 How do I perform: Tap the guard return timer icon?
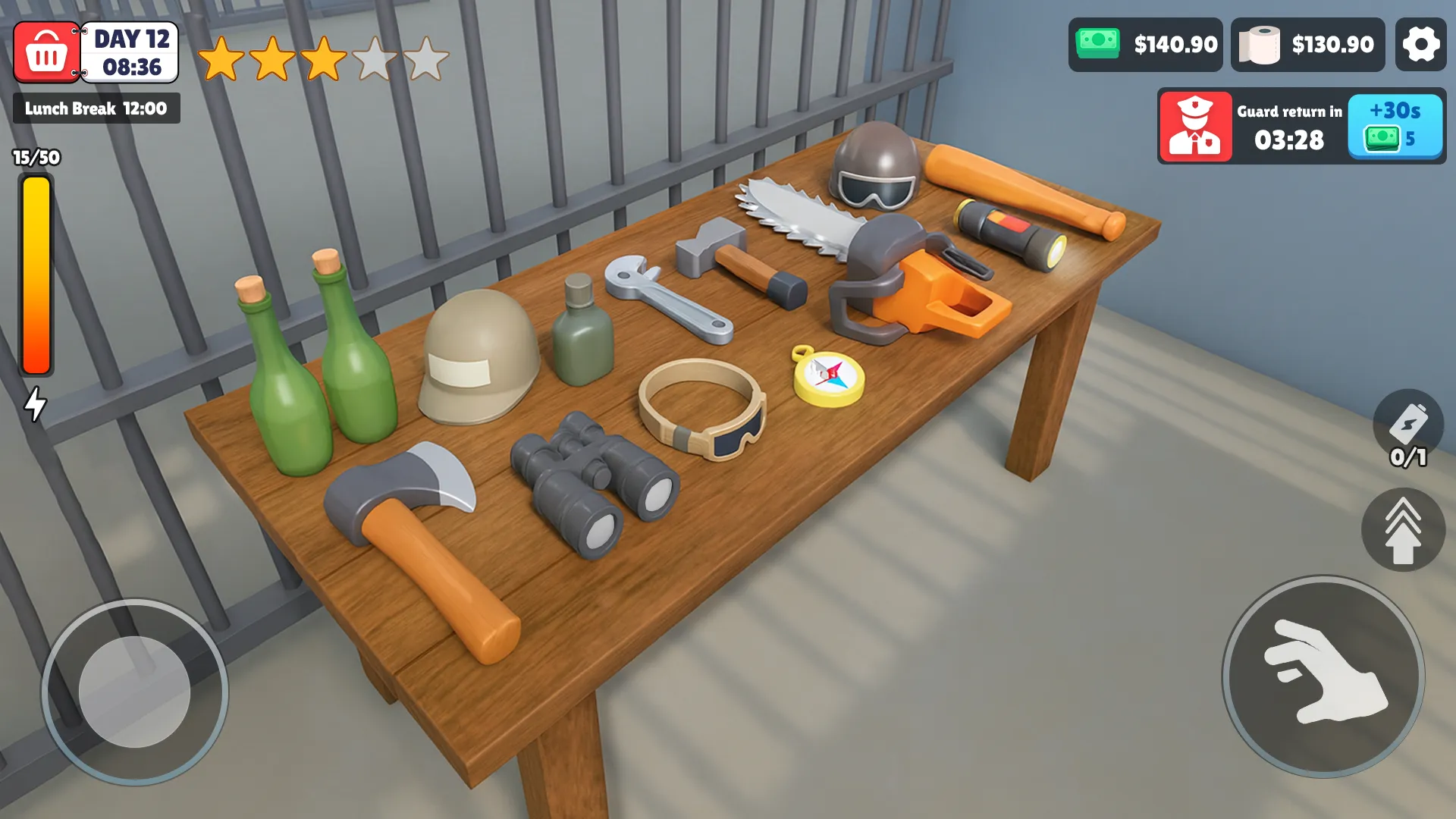click(1196, 126)
